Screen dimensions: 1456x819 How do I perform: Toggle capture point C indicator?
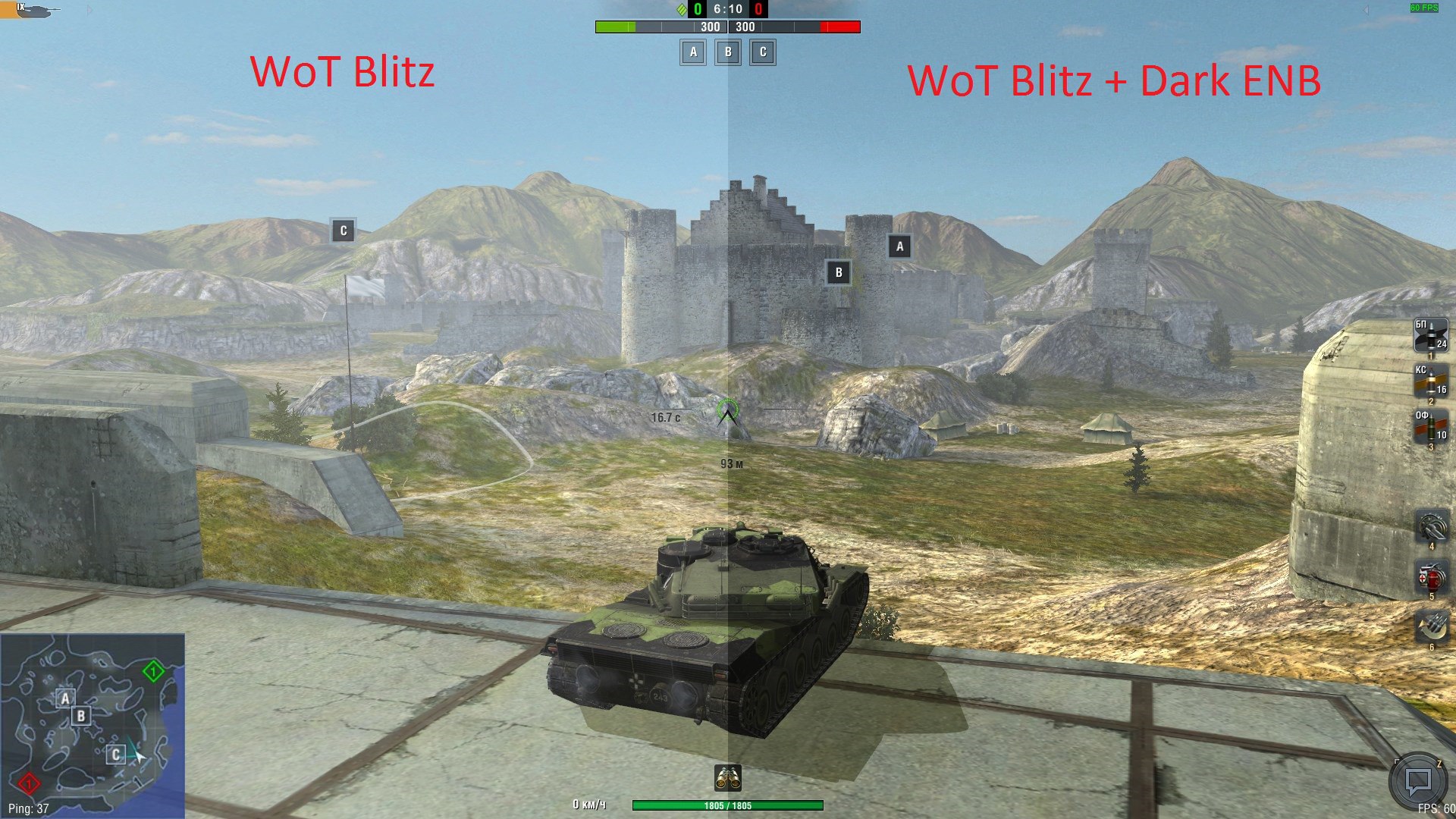(x=763, y=52)
